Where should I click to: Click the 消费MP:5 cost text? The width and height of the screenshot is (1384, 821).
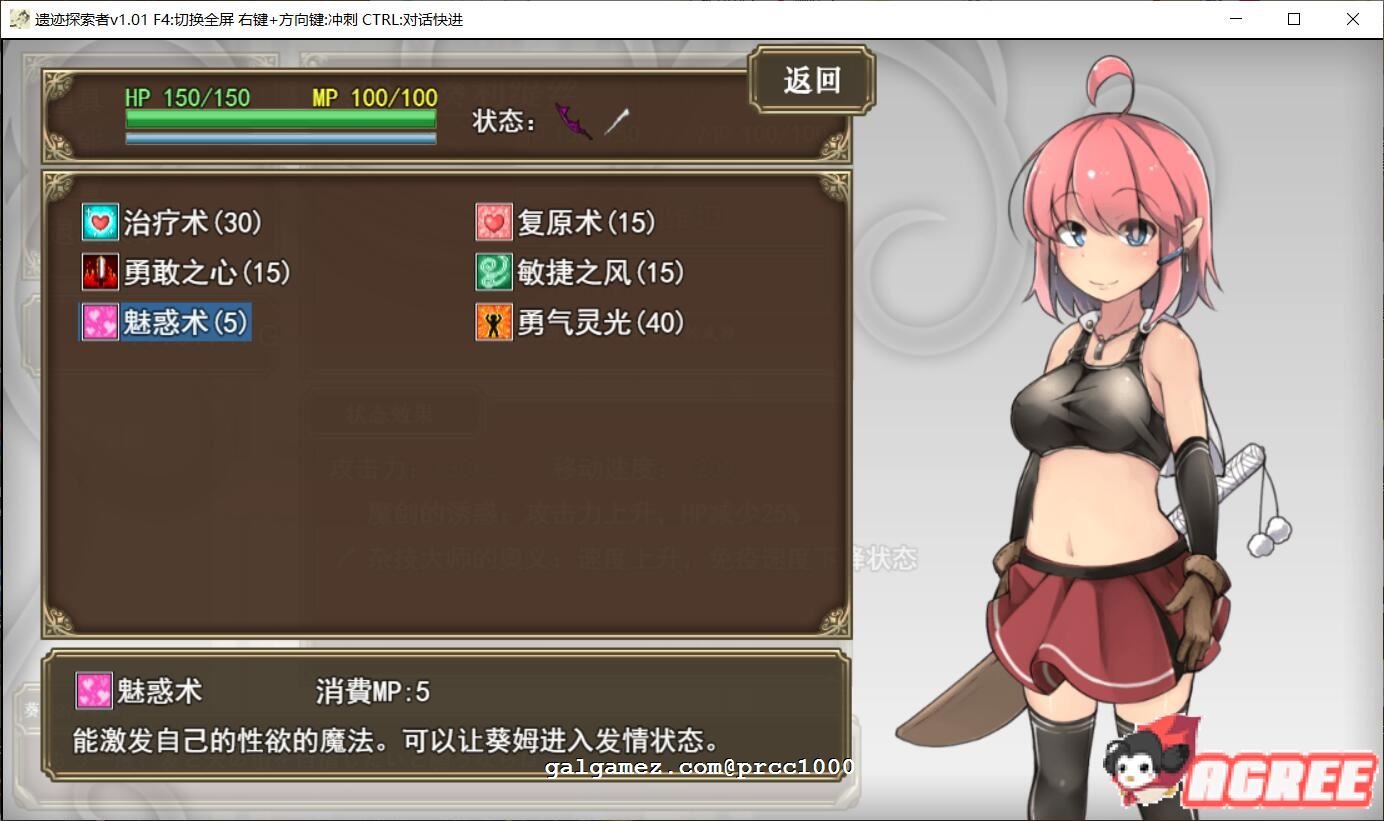[371, 690]
